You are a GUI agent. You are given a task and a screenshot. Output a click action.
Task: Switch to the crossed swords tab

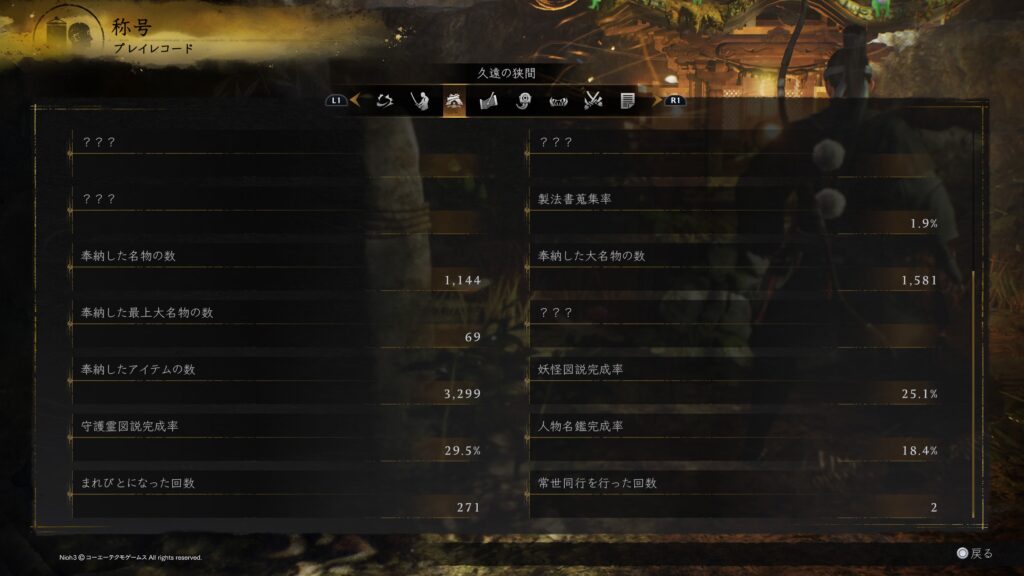(593, 100)
